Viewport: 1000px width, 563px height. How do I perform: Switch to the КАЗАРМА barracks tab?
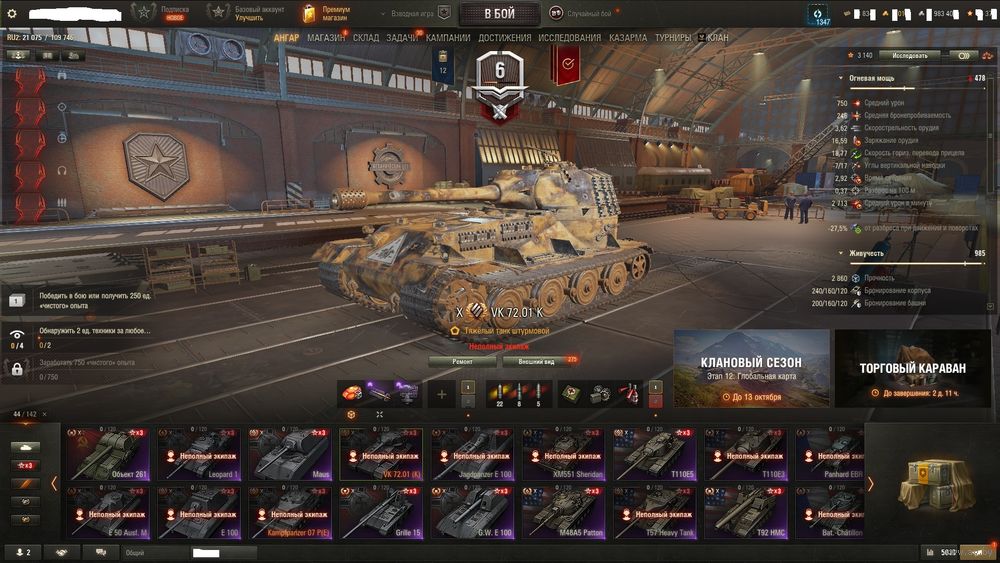coord(628,38)
